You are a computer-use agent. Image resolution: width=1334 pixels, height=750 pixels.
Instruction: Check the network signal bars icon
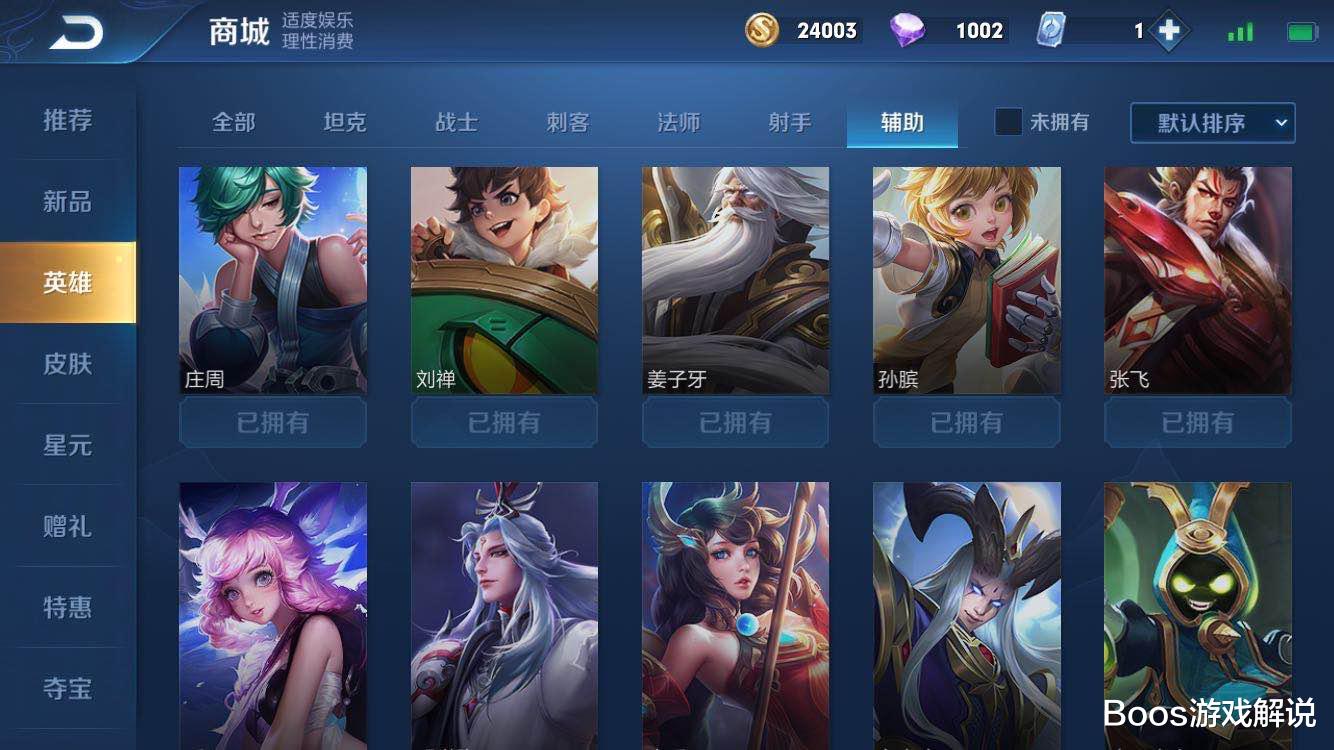coord(1240,30)
